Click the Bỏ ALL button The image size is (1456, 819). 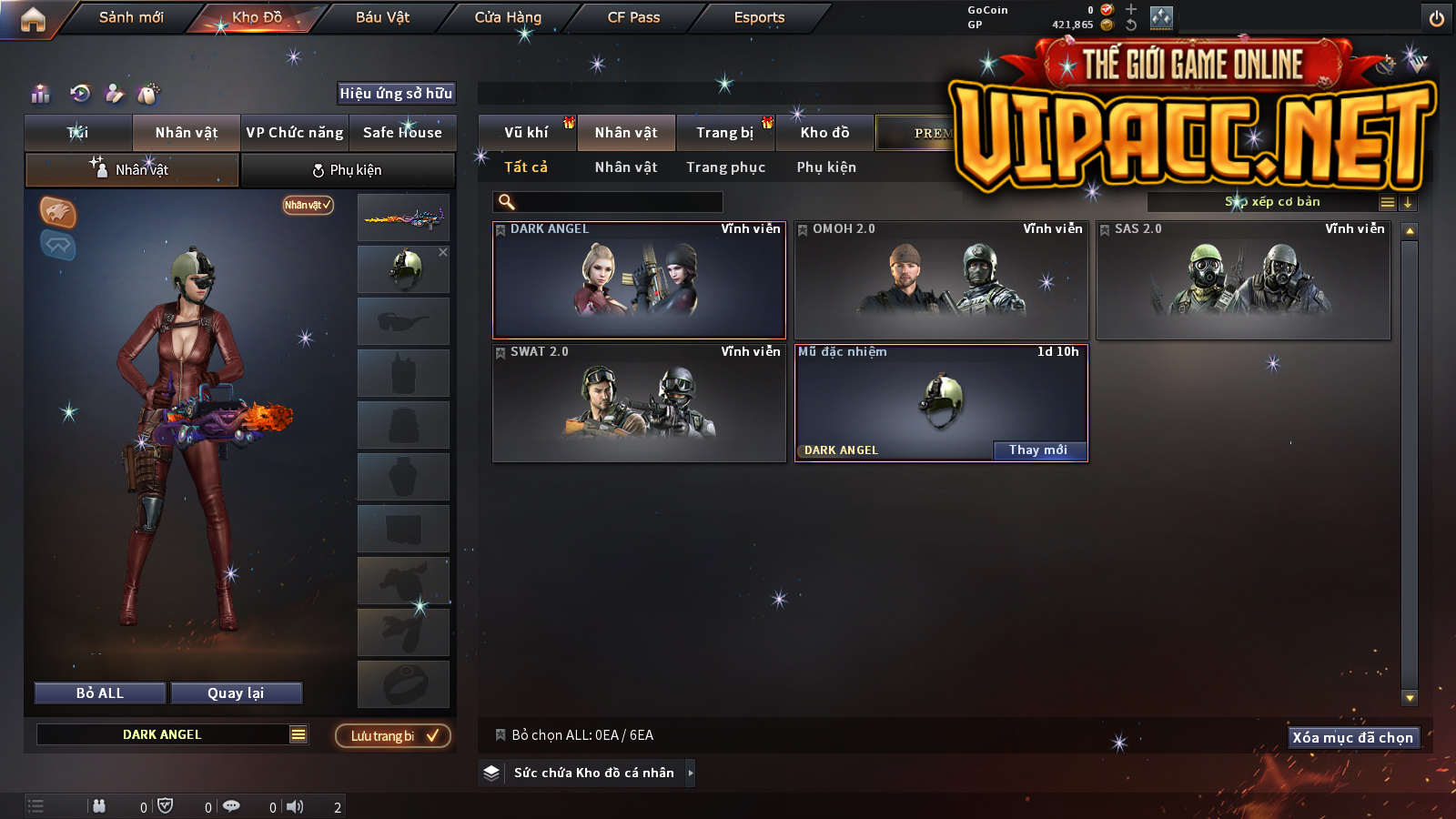point(100,693)
